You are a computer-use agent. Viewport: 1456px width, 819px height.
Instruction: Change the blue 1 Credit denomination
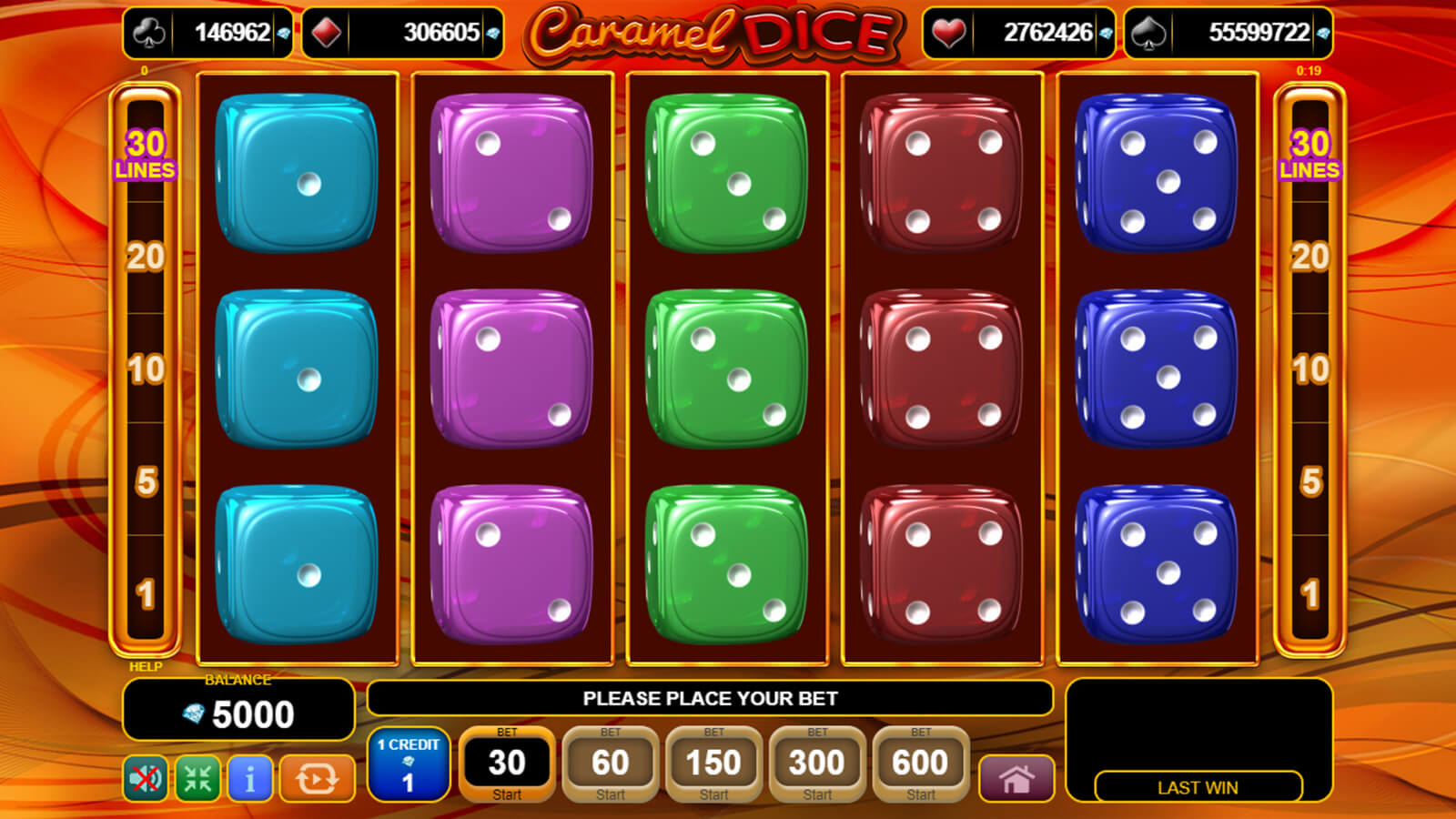409,764
